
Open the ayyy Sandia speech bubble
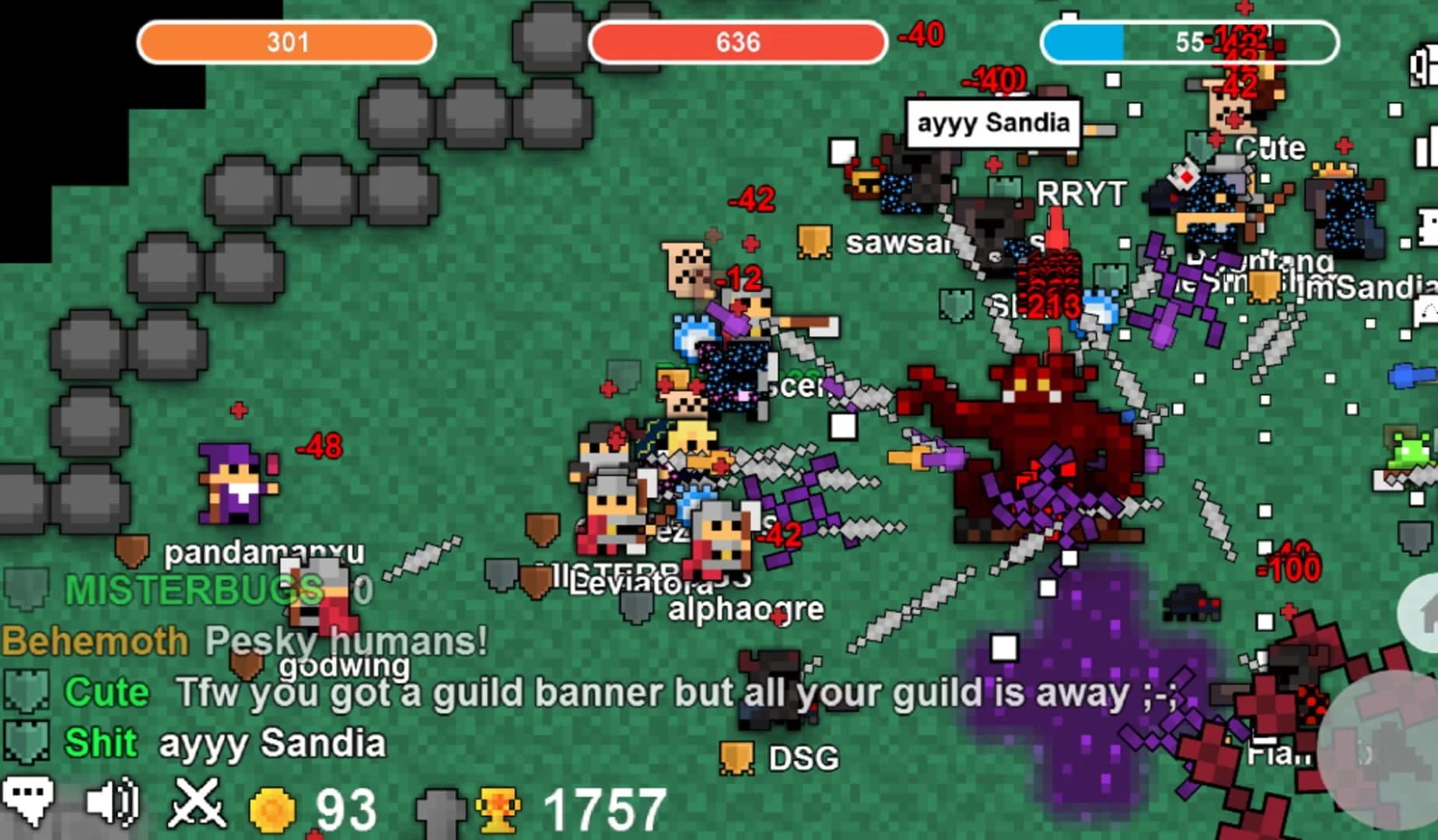pos(994,122)
